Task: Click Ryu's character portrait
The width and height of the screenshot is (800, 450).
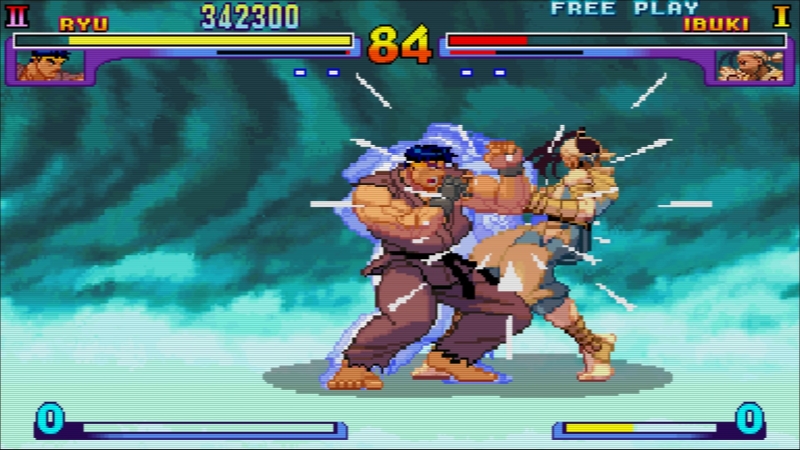Action: (46, 66)
